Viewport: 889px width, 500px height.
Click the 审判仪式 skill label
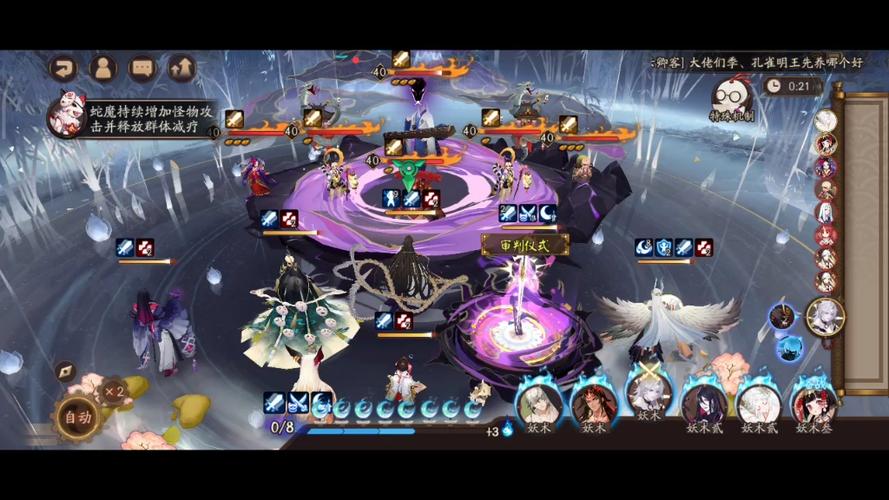click(525, 243)
